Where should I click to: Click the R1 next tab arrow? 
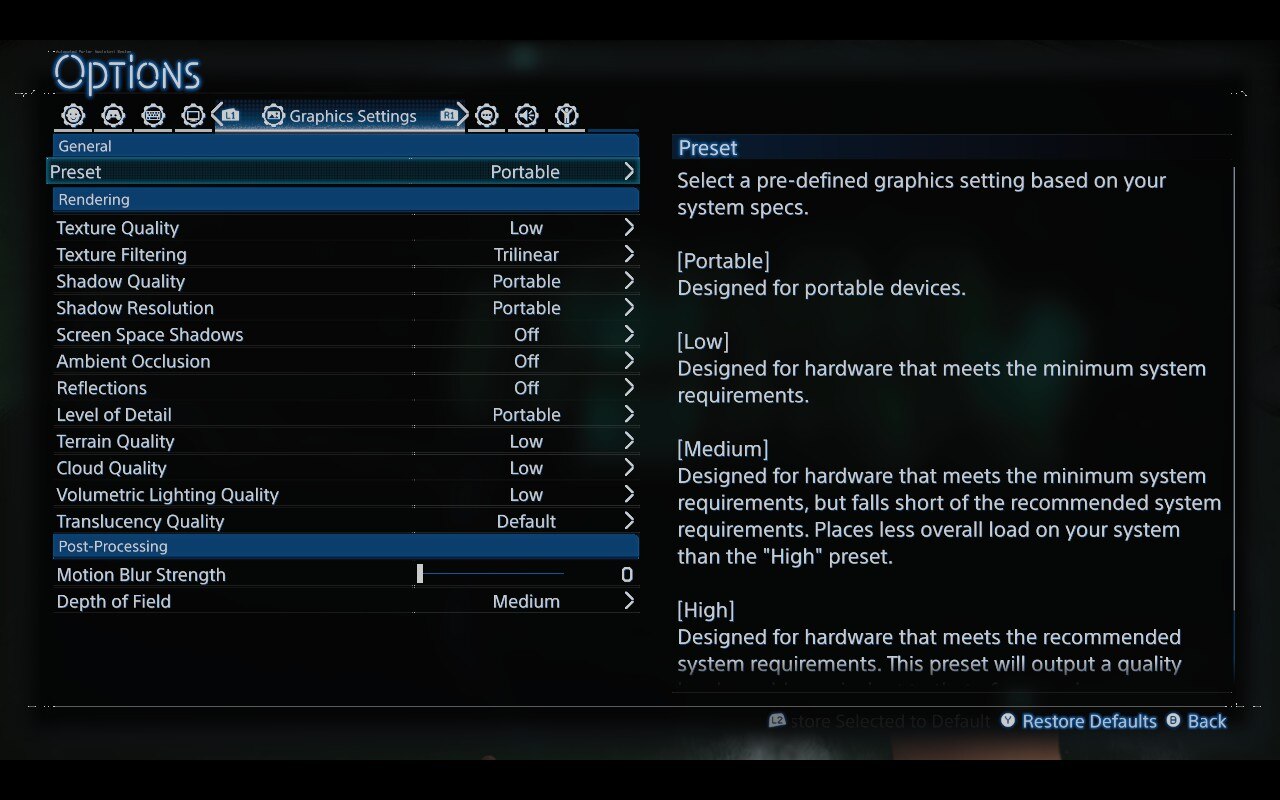451,115
